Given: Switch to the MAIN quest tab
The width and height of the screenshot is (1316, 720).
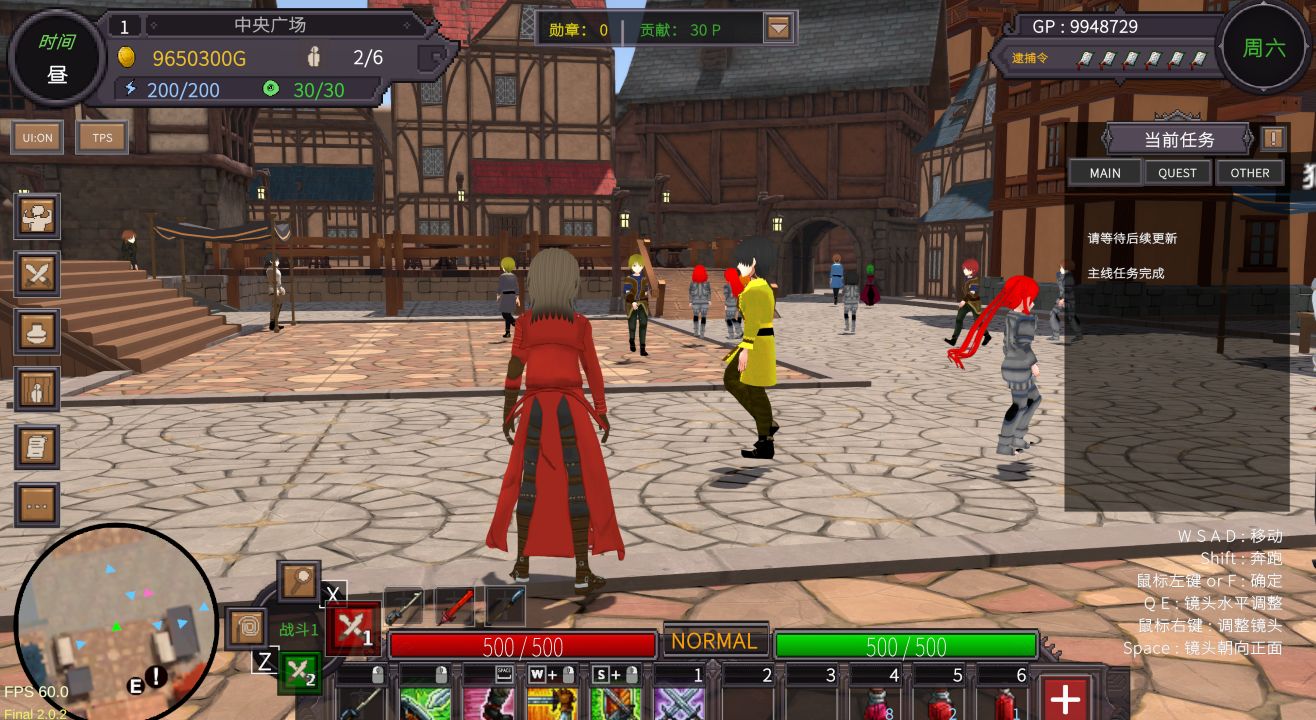Looking at the screenshot, I should tap(1105, 172).
